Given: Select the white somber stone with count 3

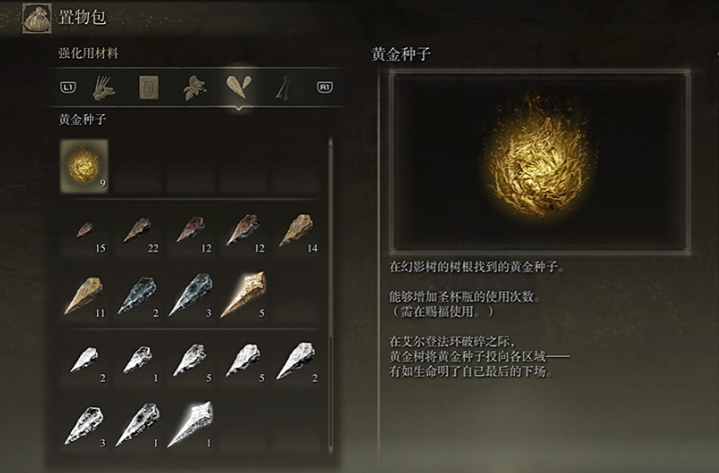Looking at the screenshot, I should tap(84, 424).
